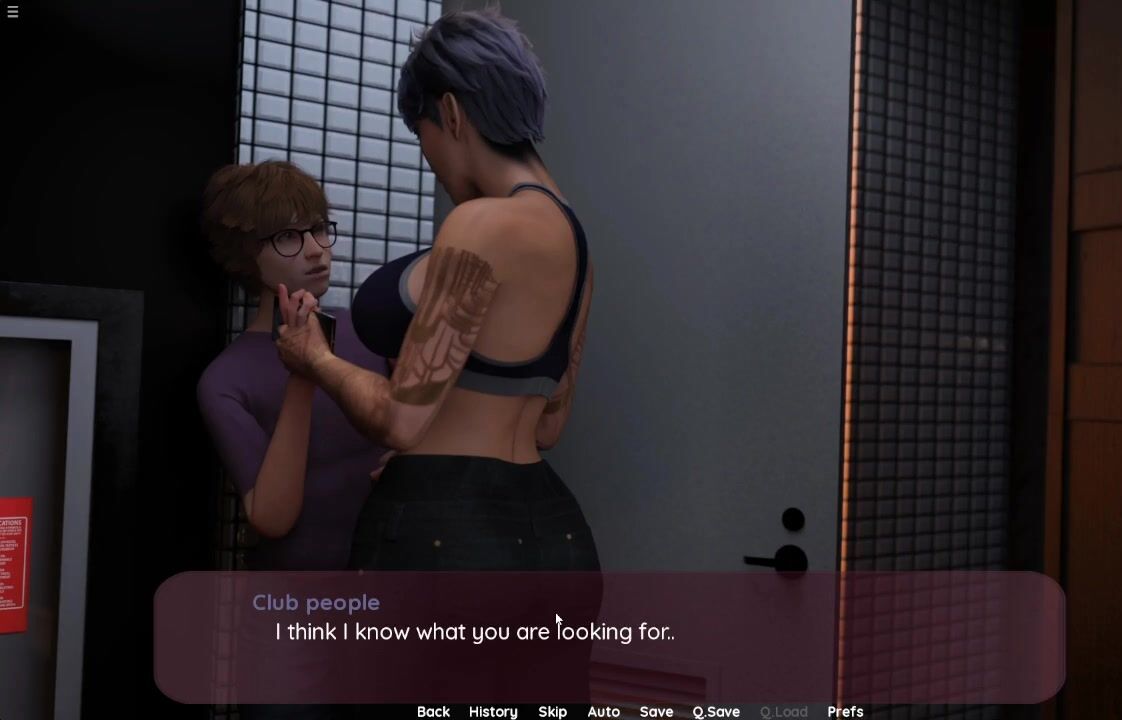Toggle Skip mode for dialogue
This screenshot has height=720, width=1122.
pyautogui.click(x=552, y=711)
